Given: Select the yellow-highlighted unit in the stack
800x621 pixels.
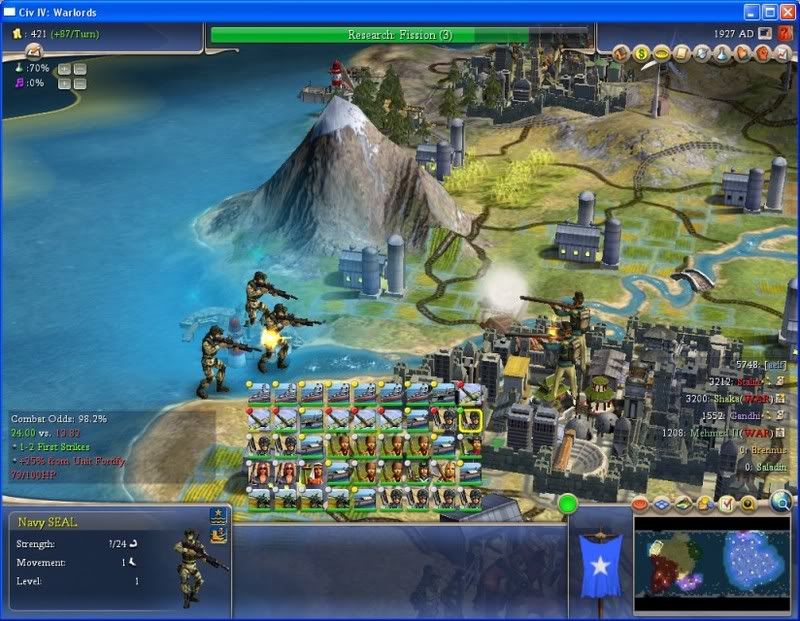Looking at the screenshot, I should click(x=471, y=420).
